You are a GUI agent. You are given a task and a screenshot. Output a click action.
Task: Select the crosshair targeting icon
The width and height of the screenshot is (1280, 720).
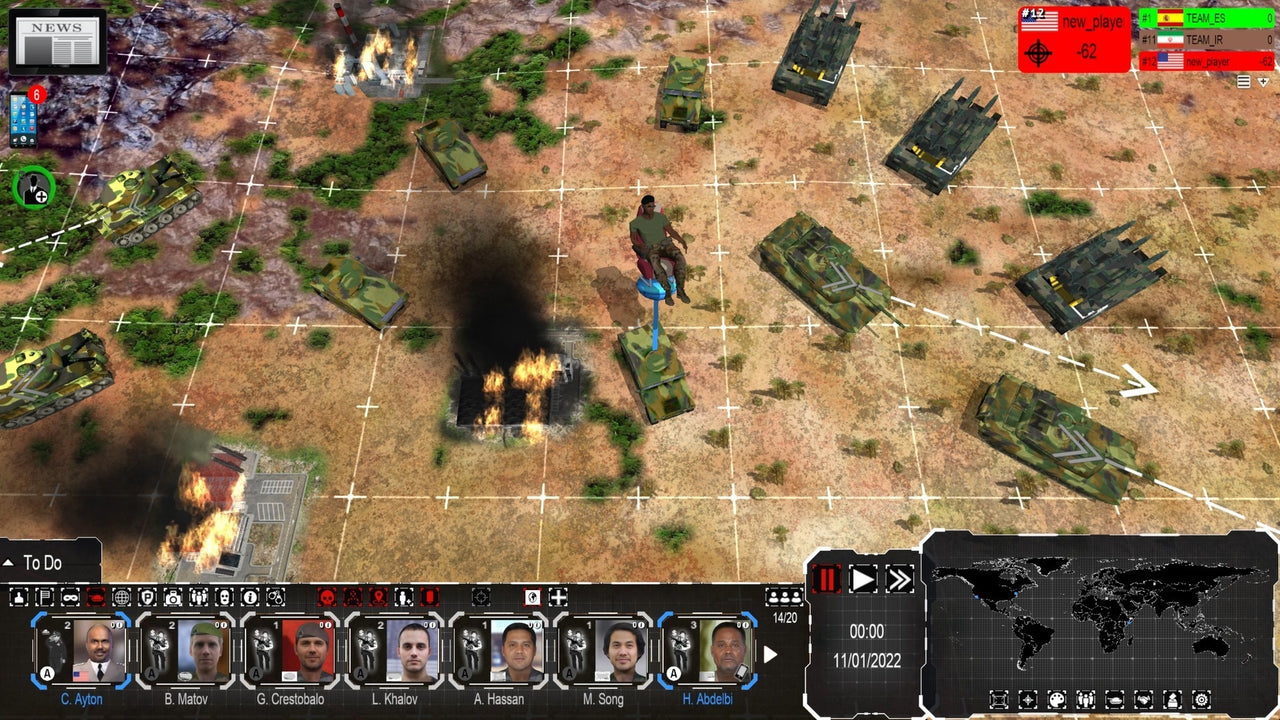(480, 598)
